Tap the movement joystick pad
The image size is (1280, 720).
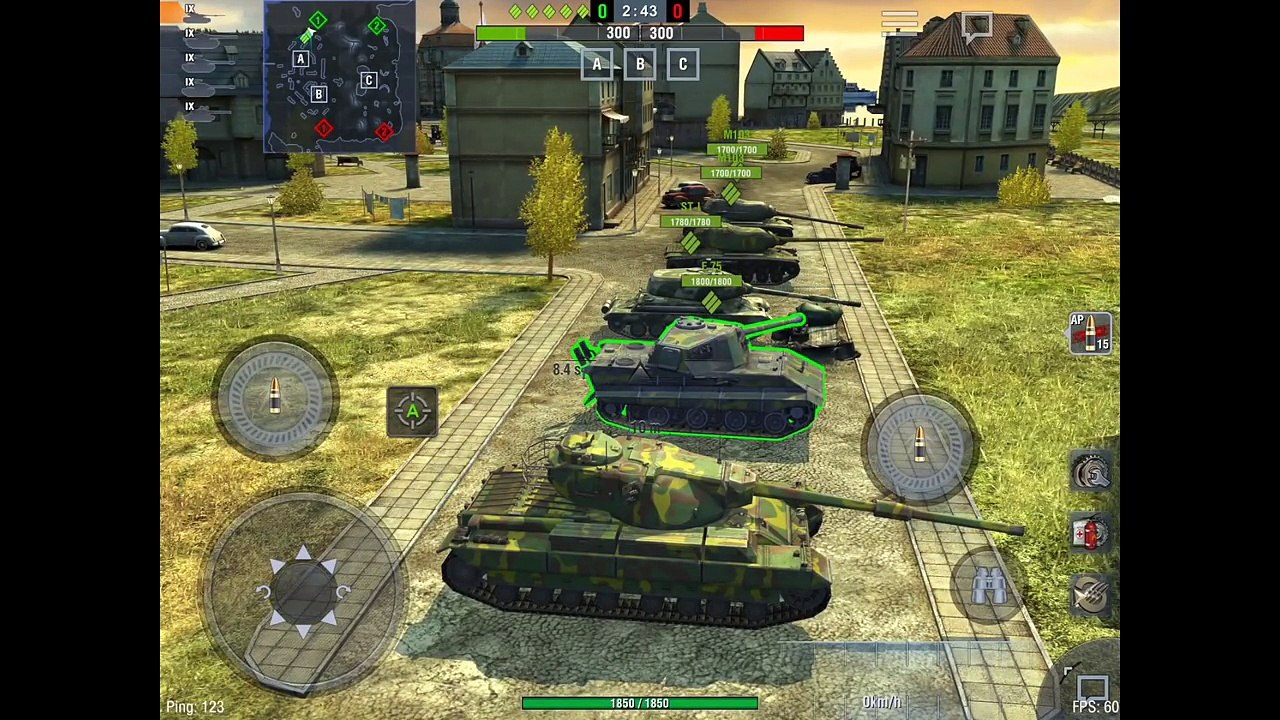tap(304, 590)
